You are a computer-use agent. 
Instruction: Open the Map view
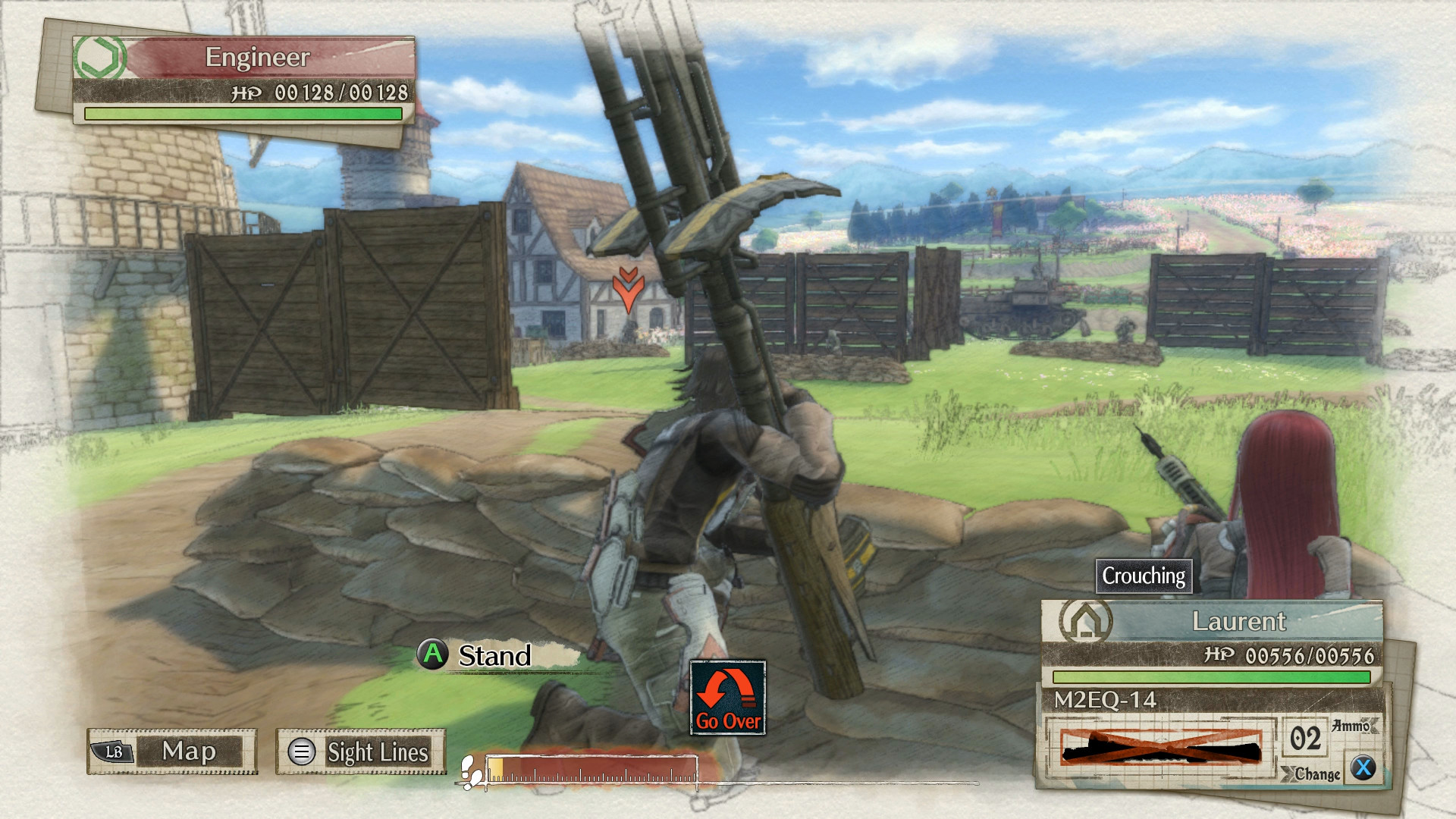tap(190, 752)
